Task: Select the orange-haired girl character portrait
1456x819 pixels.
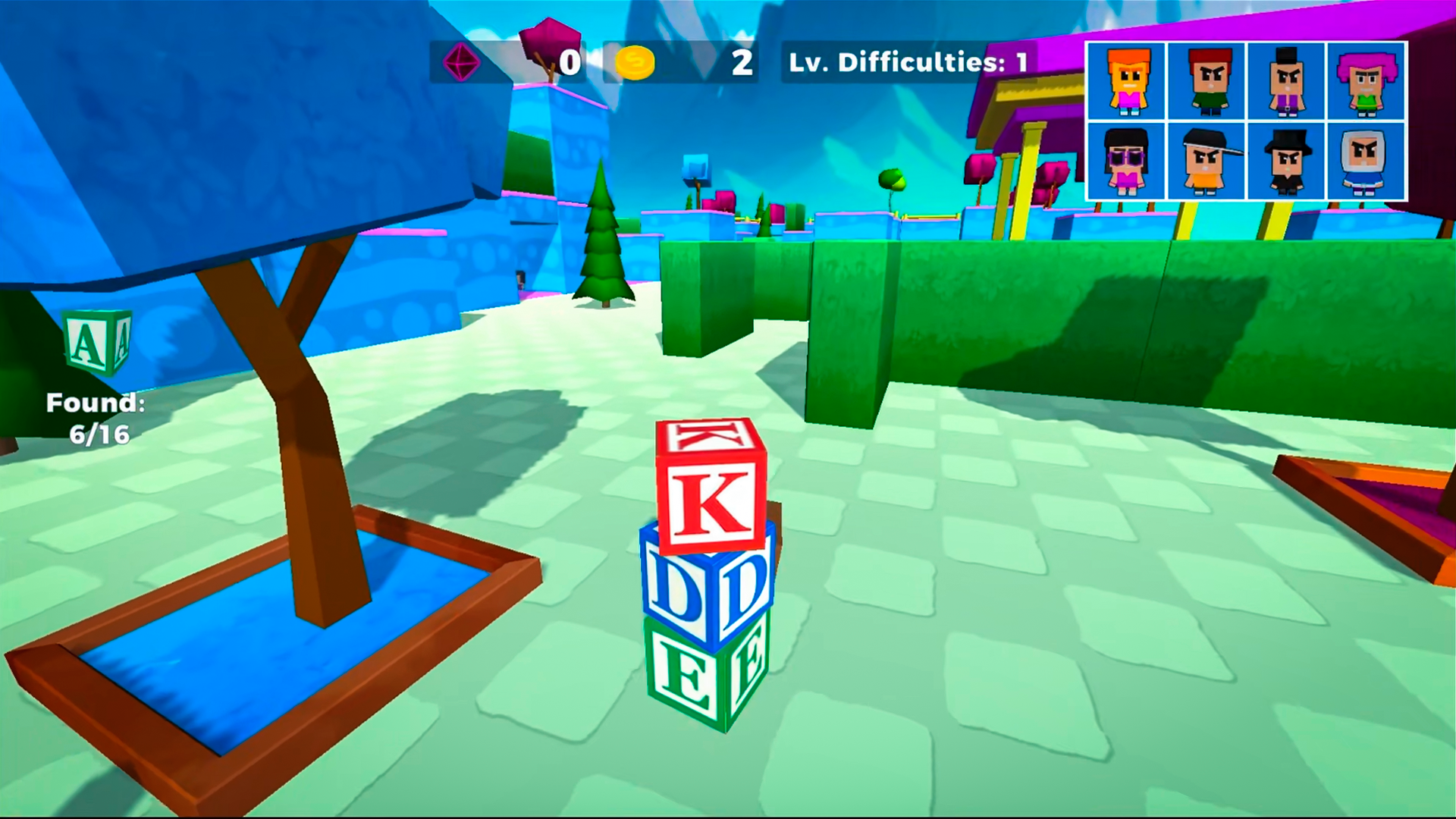Action: (x=1128, y=83)
